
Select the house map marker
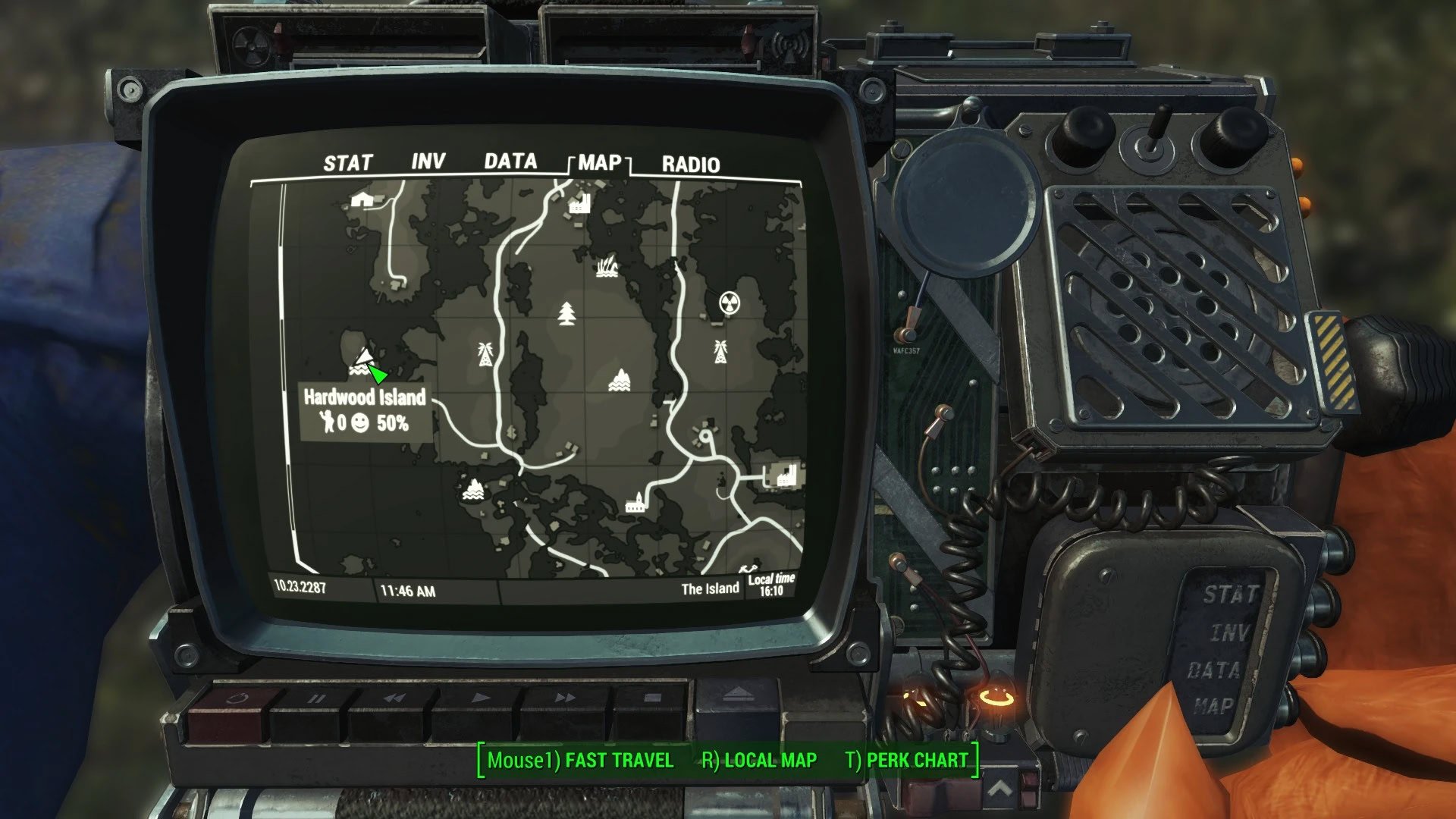(x=362, y=199)
